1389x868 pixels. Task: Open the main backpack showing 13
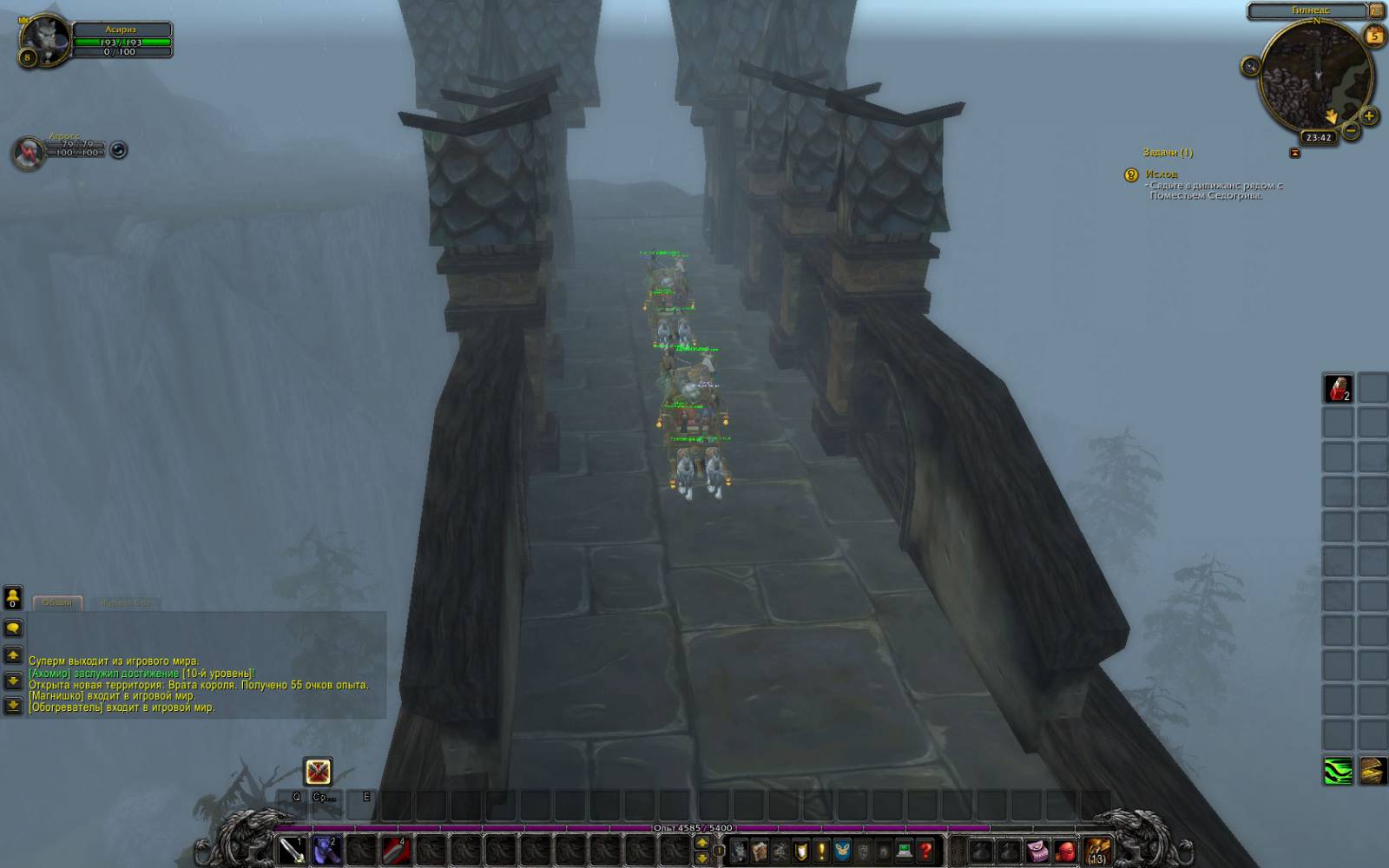coord(1097,850)
